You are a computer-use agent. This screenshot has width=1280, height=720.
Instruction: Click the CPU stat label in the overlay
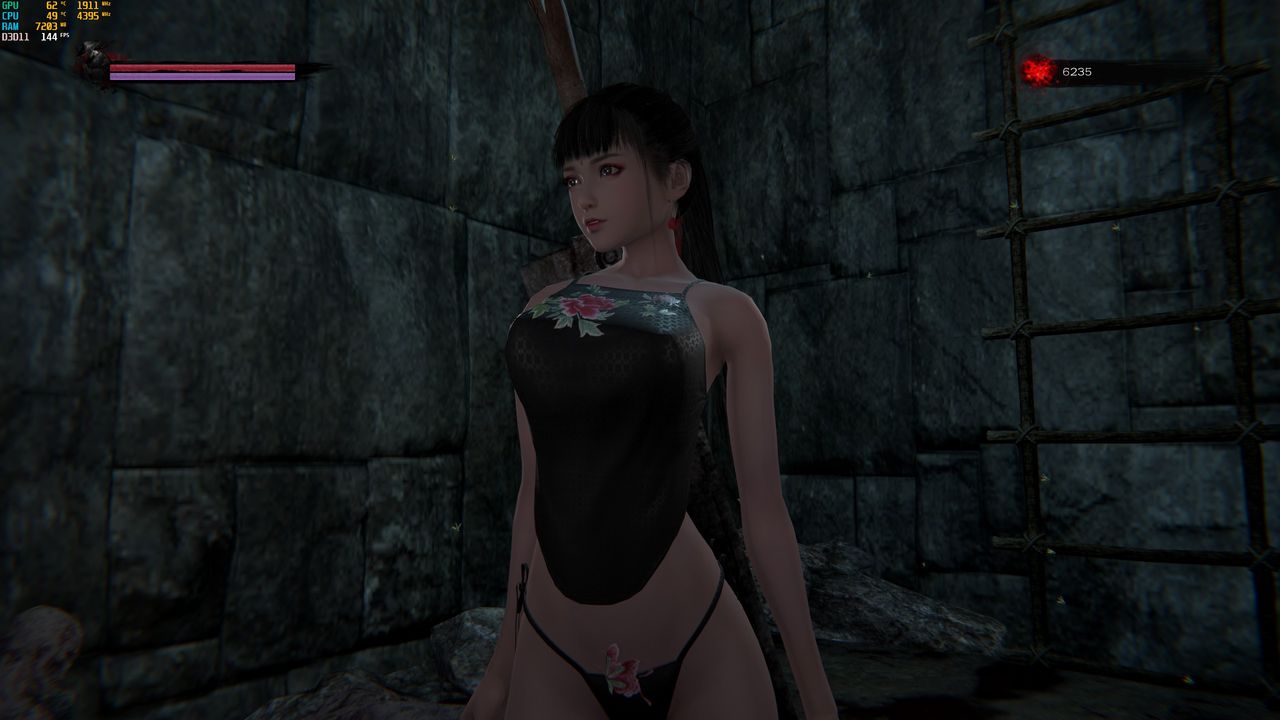point(8,15)
